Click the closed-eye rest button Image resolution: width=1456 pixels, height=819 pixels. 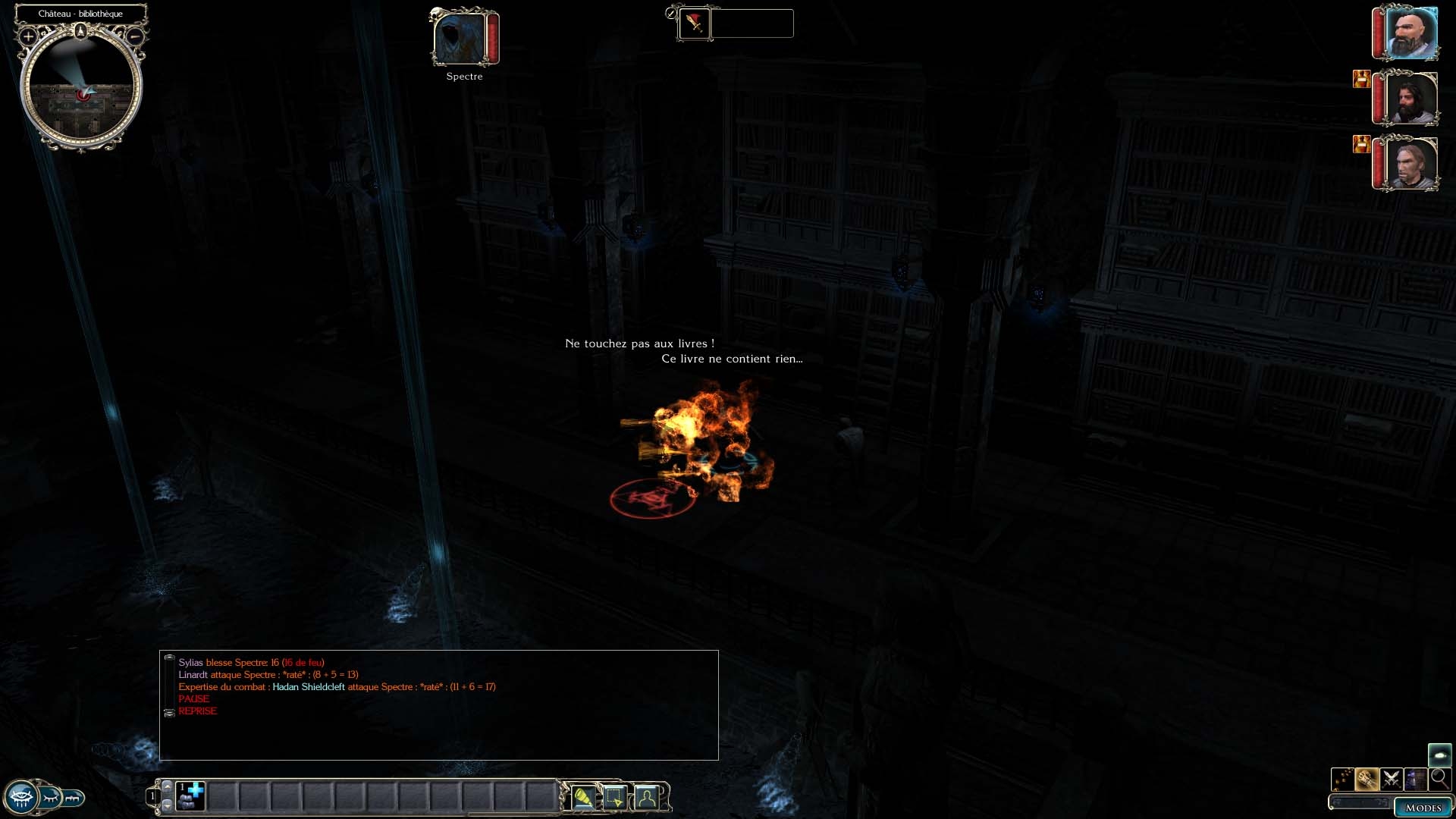point(50,797)
